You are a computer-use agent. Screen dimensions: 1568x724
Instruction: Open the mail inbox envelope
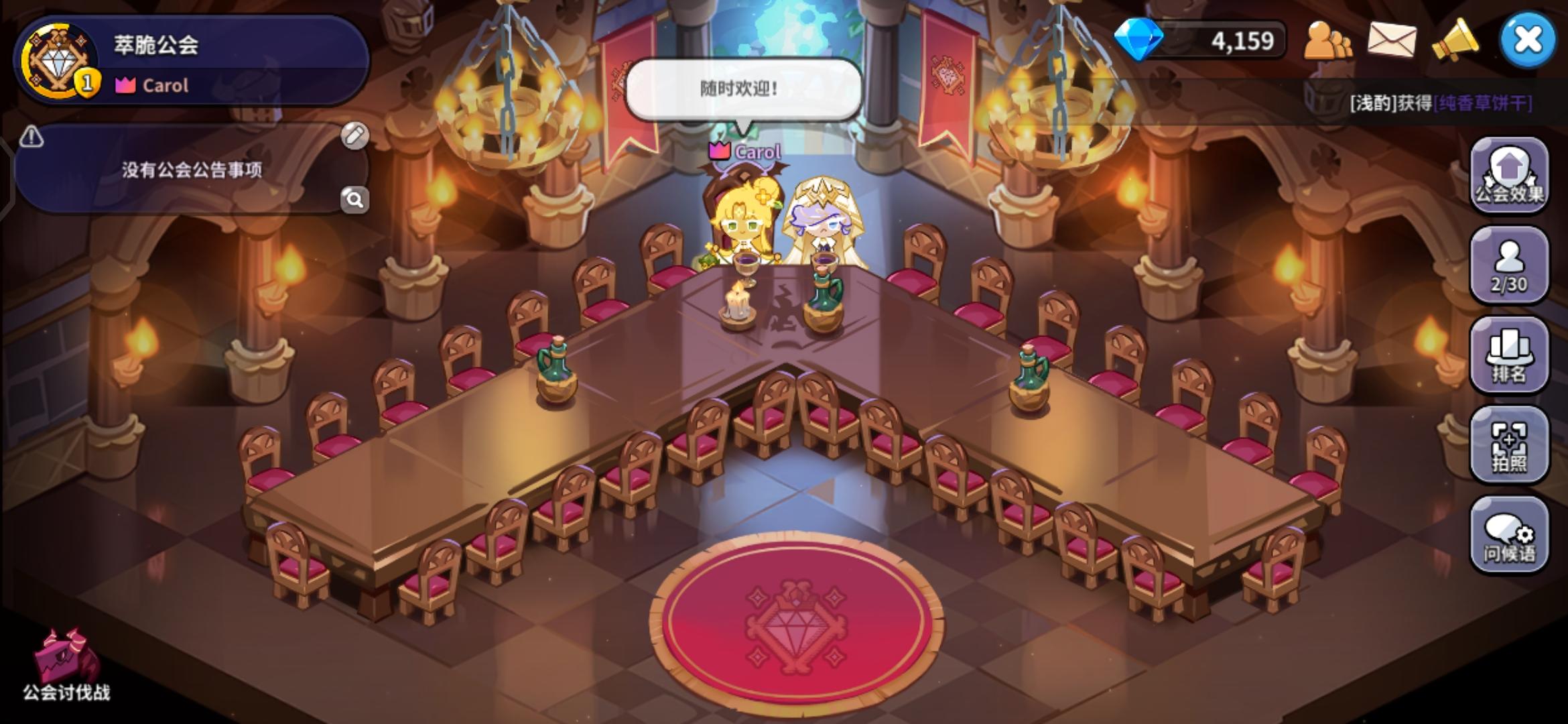(x=1389, y=40)
